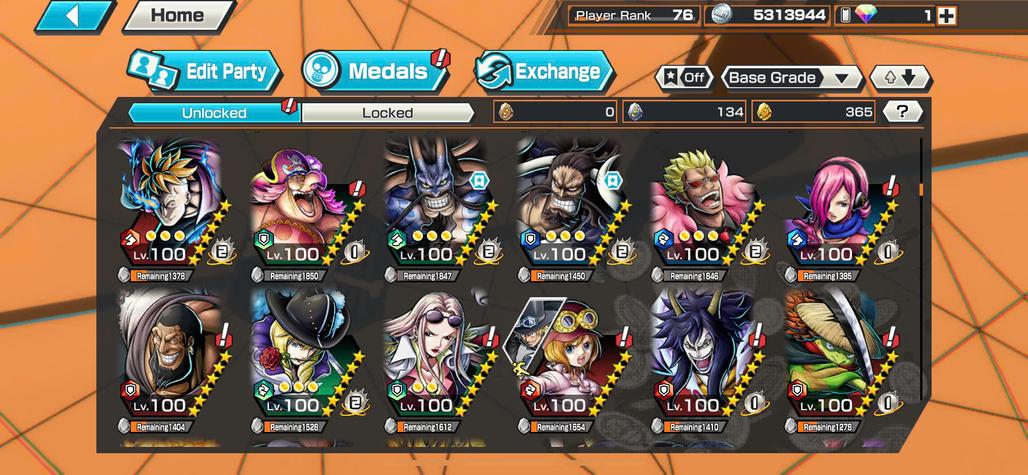Reverse the sort order with arrows button
The image size is (1028, 475).
899,78
